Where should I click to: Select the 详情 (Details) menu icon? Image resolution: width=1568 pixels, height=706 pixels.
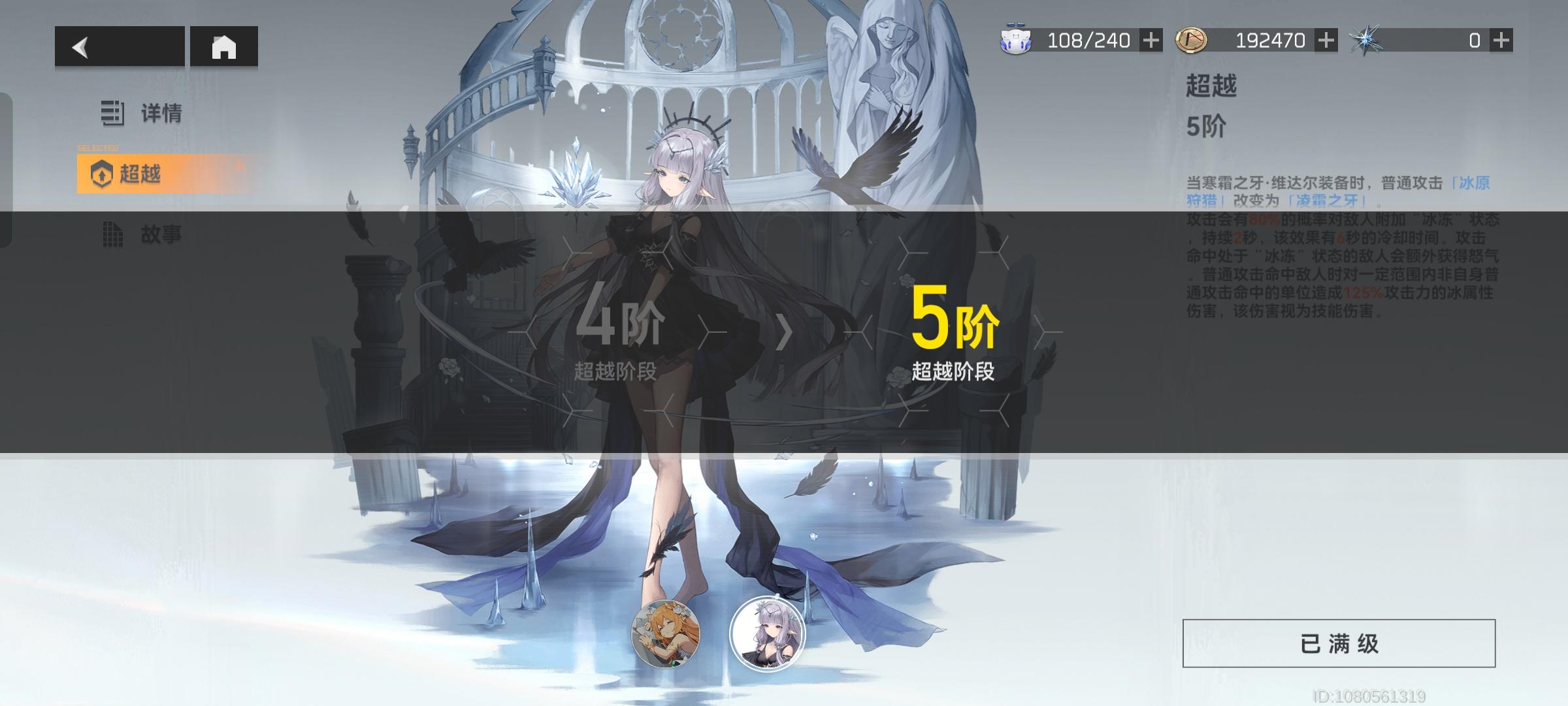(x=112, y=112)
